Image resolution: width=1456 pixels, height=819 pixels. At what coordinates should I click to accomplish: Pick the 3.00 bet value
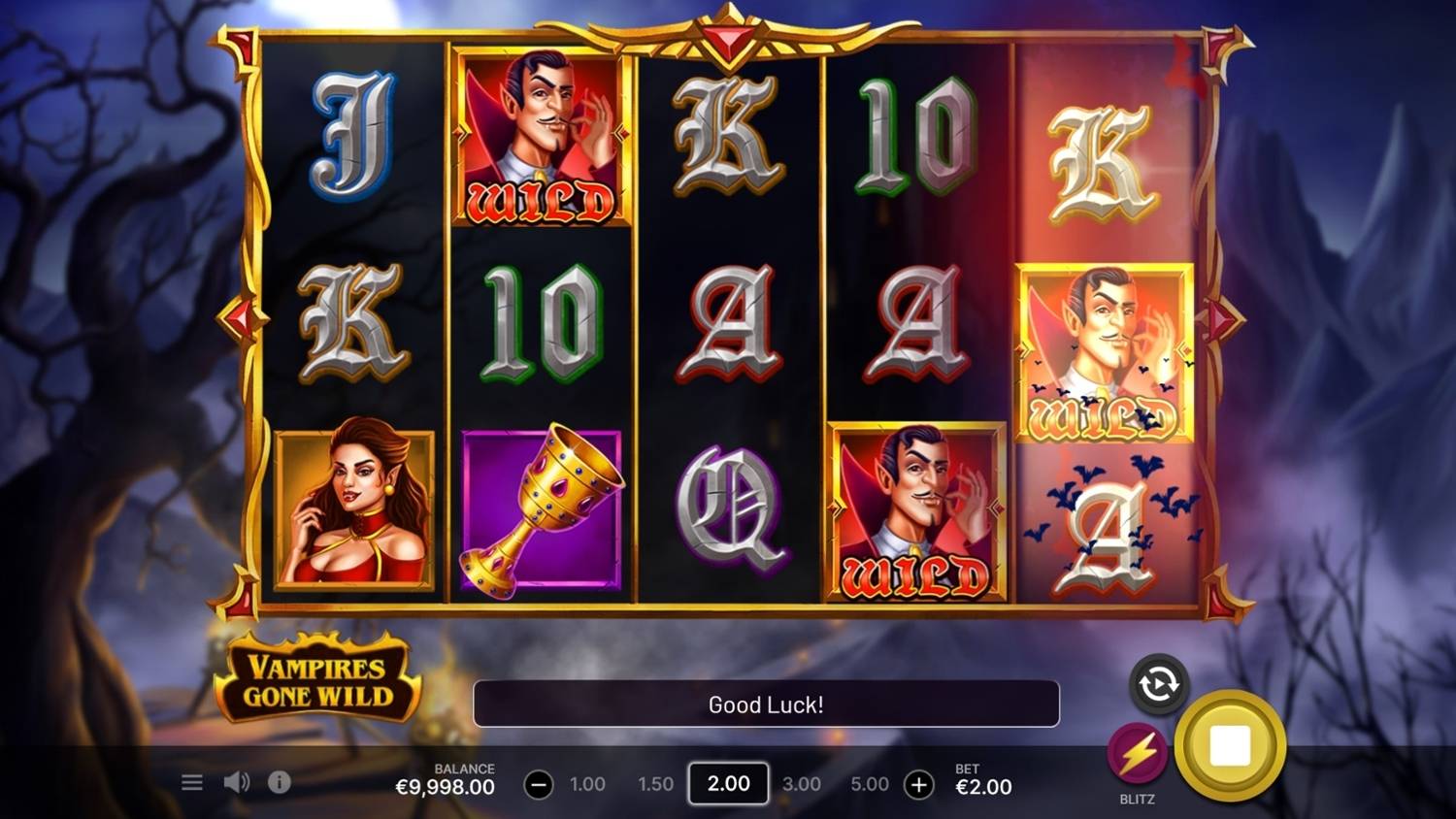(x=802, y=784)
